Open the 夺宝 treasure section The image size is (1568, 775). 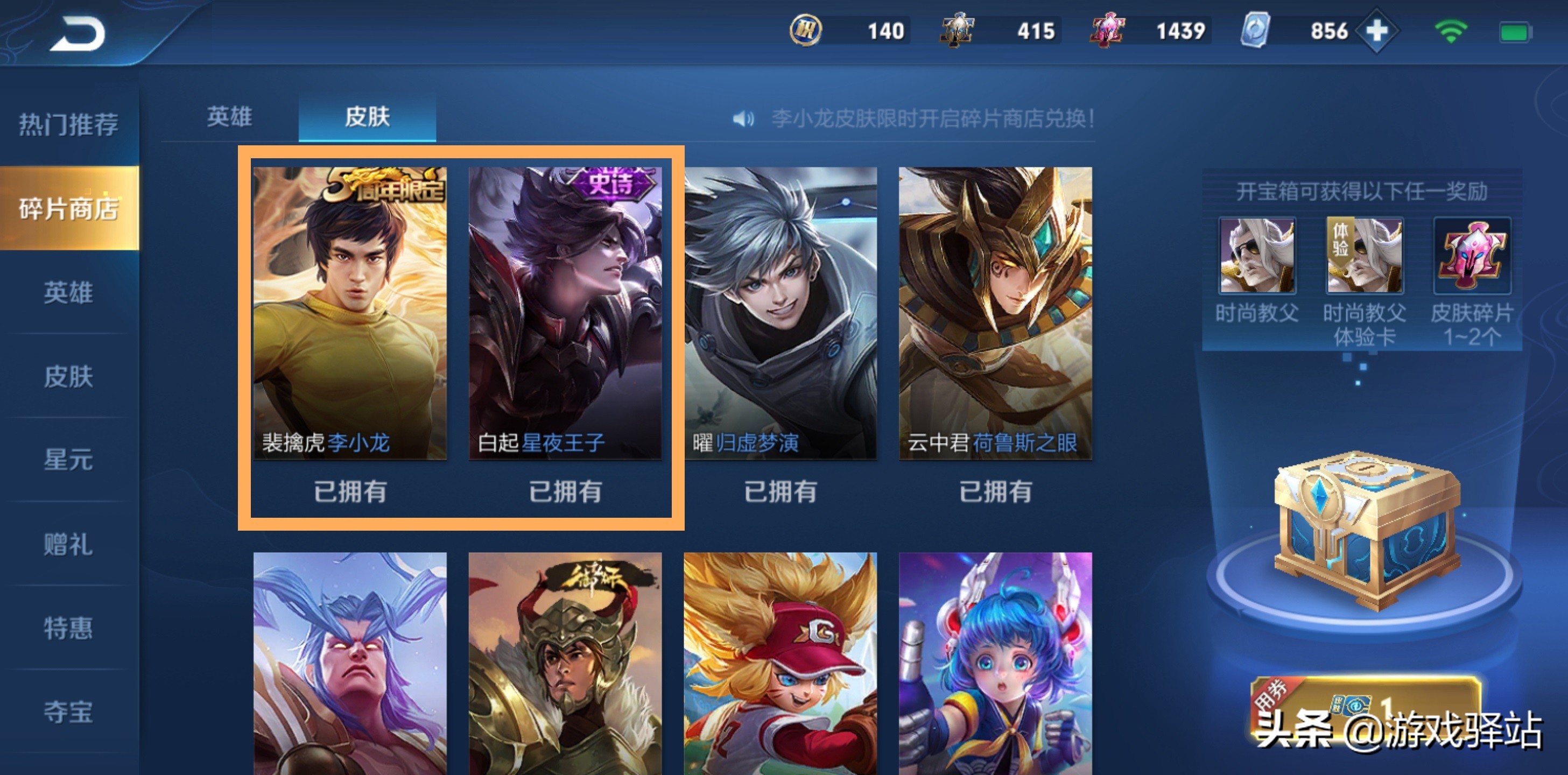point(69,711)
